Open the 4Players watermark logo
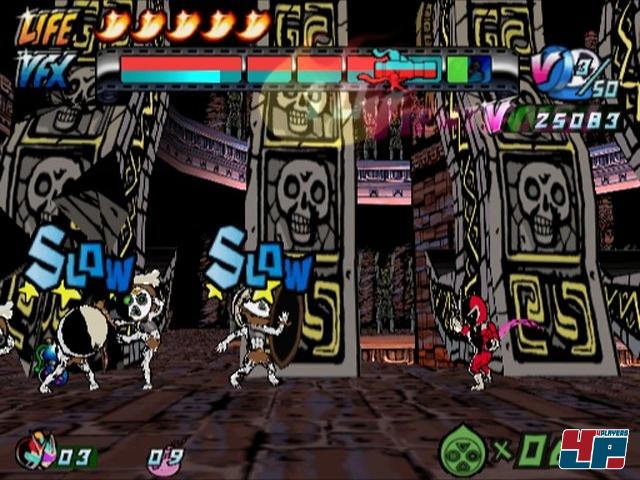The height and width of the screenshot is (480, 640). 593,449
